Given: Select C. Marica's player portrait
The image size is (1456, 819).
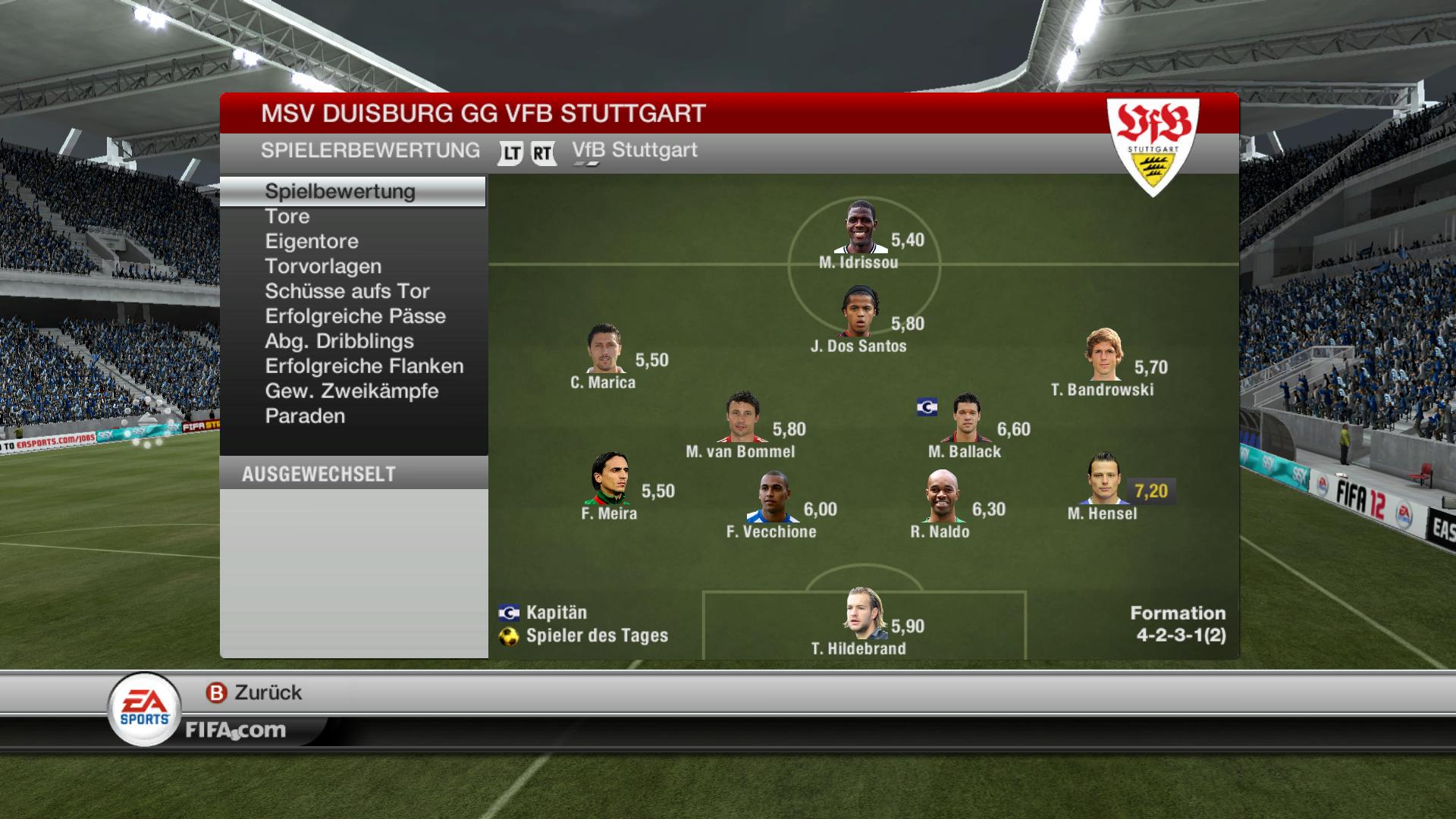Looking at the screenshot, I should point(604,349).
